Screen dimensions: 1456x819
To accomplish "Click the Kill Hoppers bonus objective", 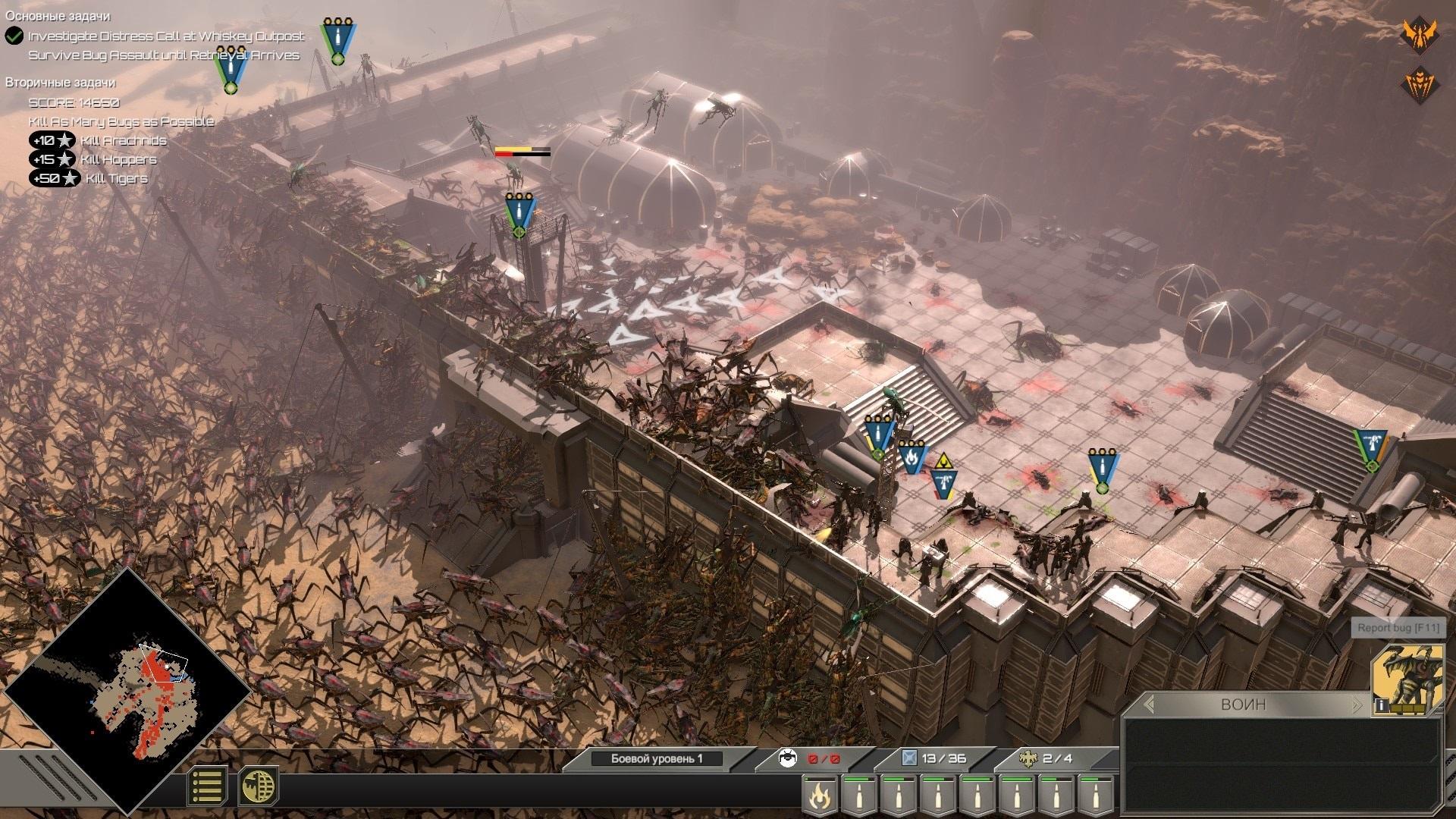I will pyautogui.click(x=118, y=159).
